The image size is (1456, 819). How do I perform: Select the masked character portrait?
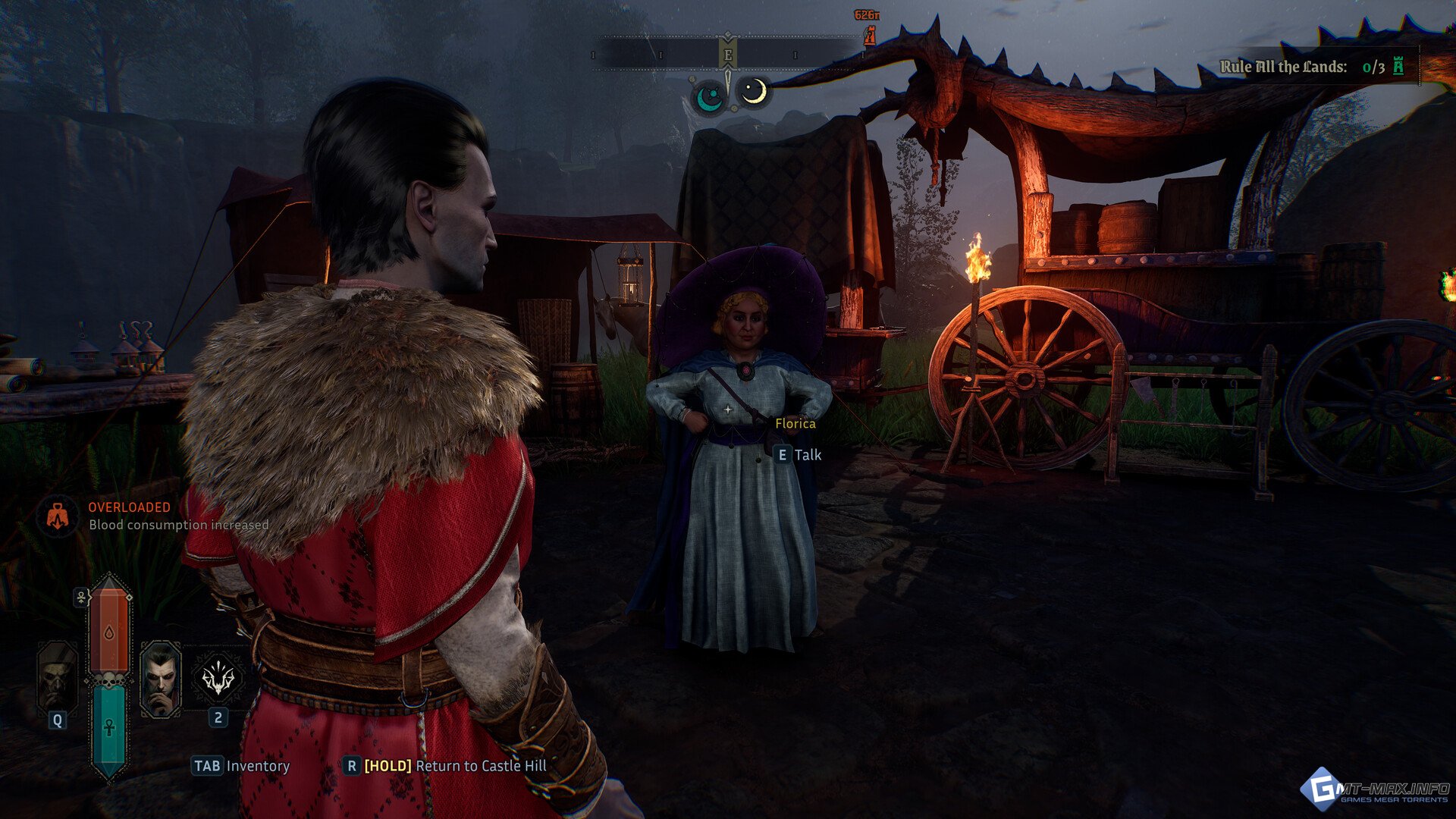tap(58, 678)
